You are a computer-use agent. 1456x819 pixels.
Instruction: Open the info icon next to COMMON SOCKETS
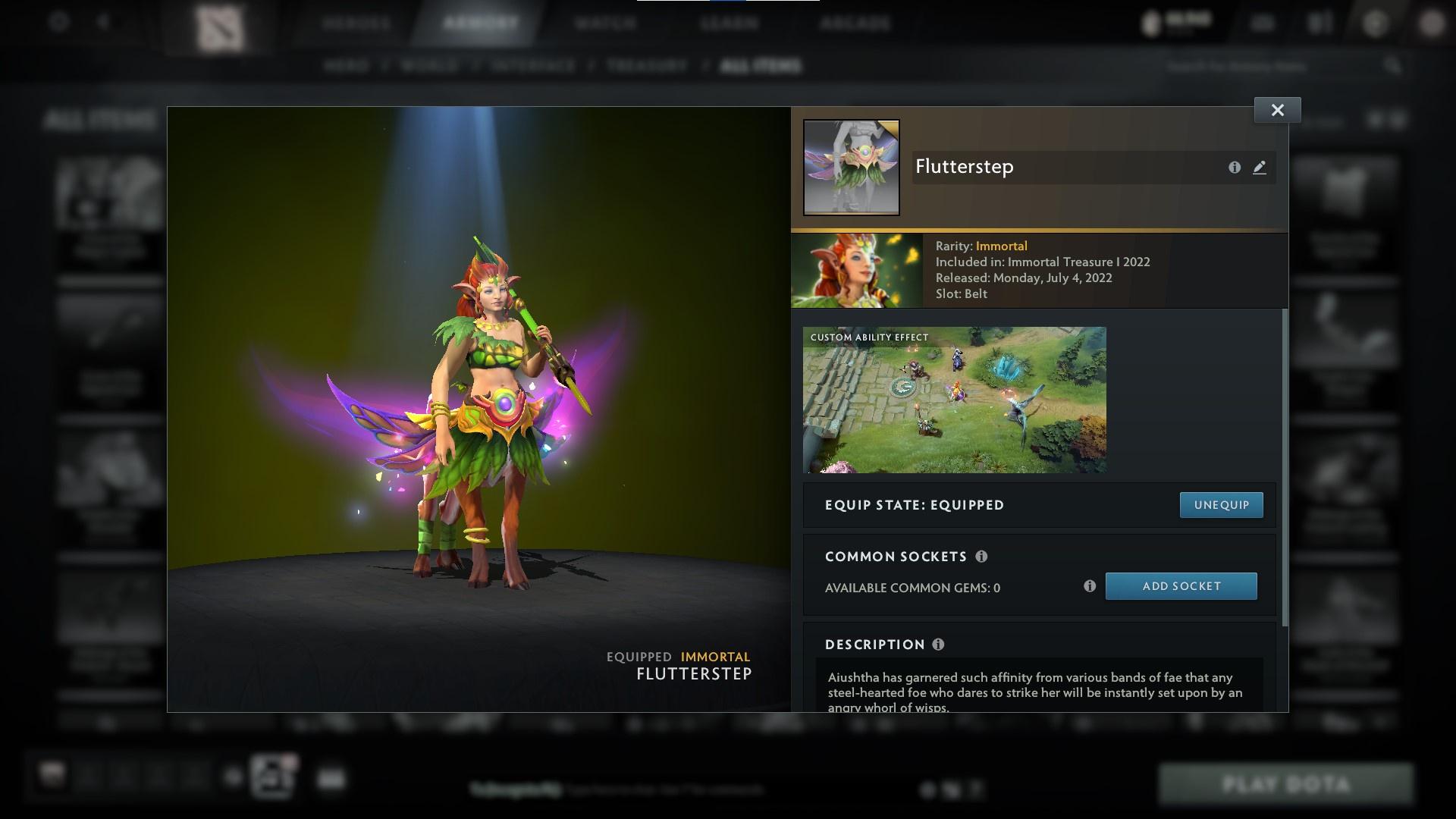point(982,557)
